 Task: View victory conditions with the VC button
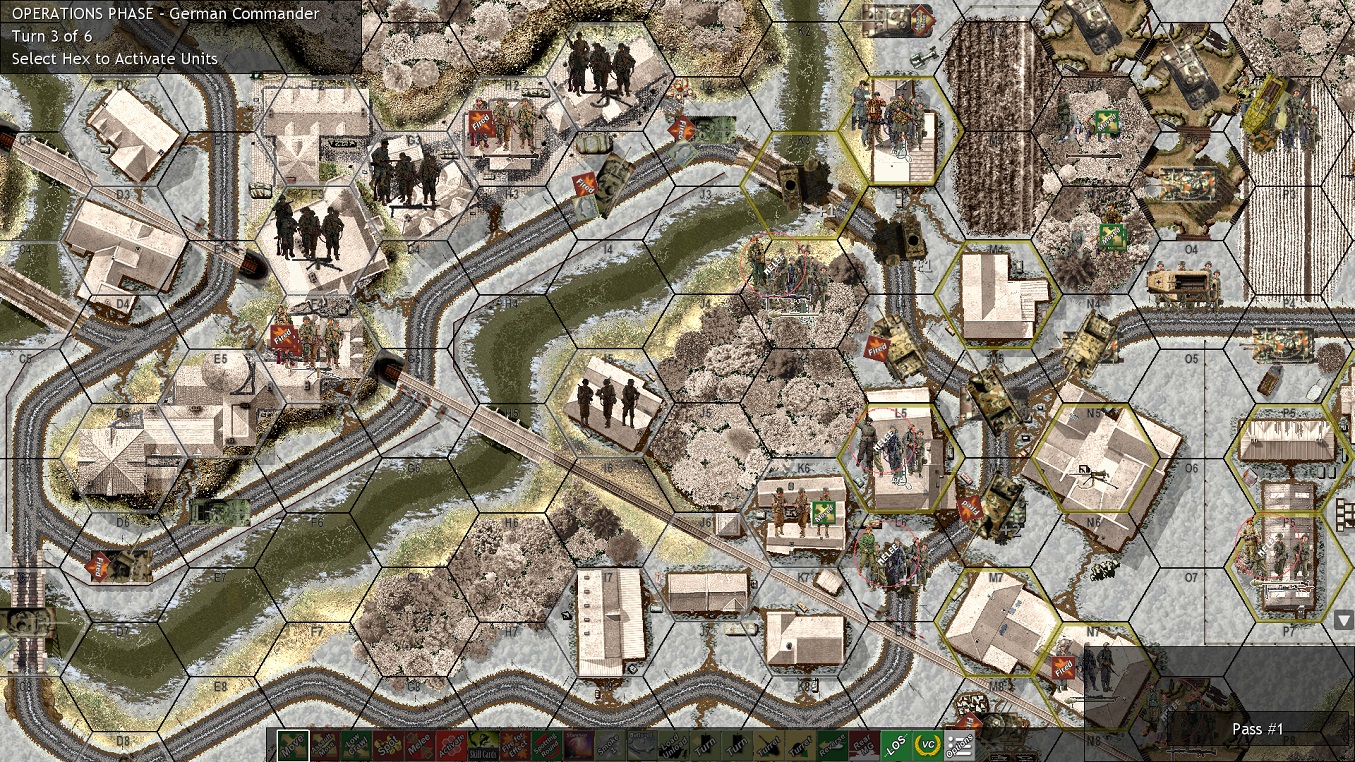click(x=930, y=746)
